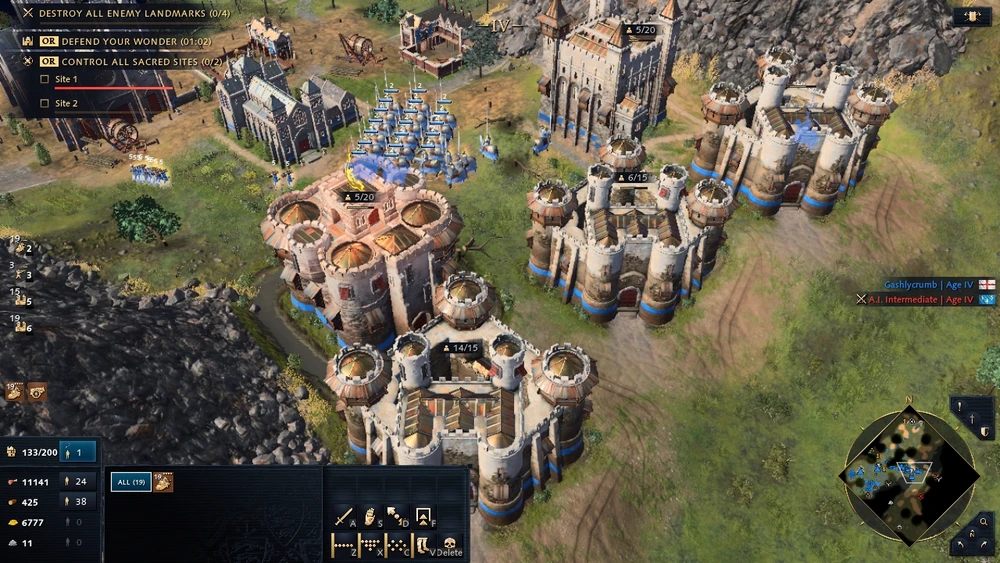Select control group 6
The image size is (1000, 563).
point(21,327)
